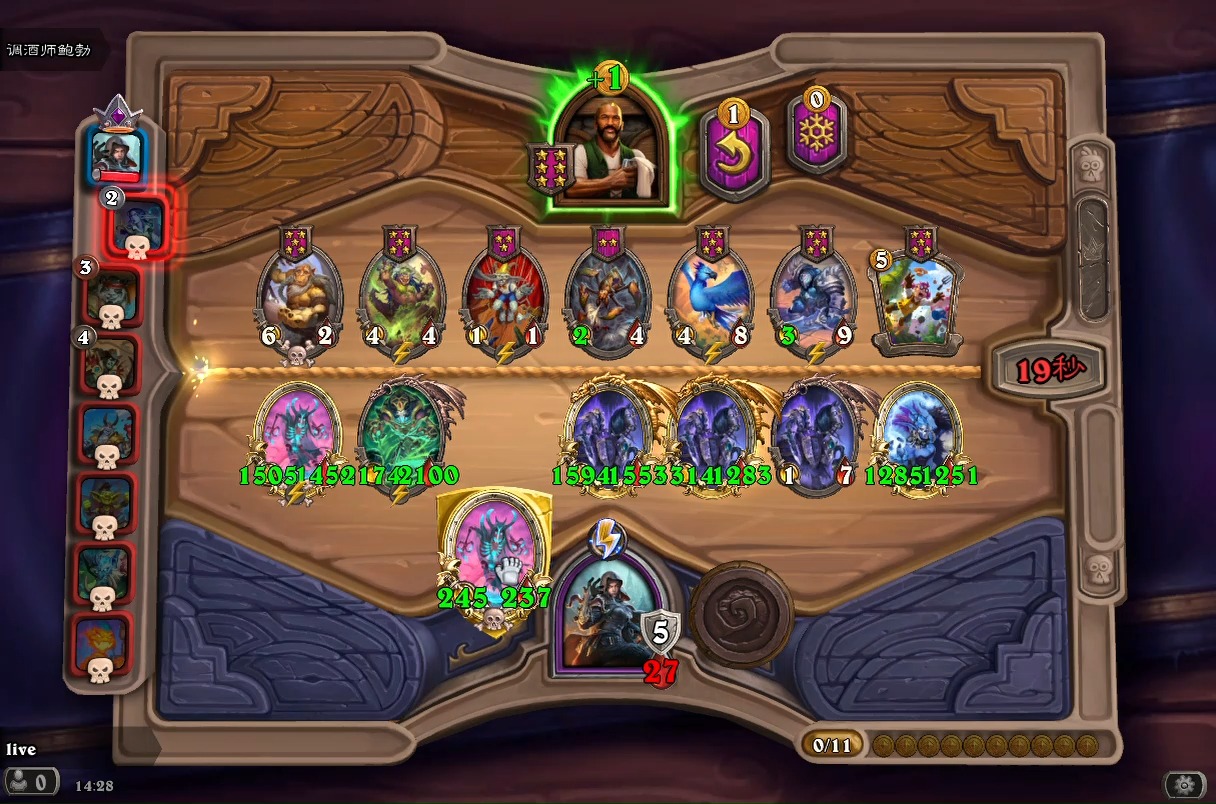Choose the cost-5 tavern spell card
The width and height of the screenshot is (1216, 804).
pos(916,300)
